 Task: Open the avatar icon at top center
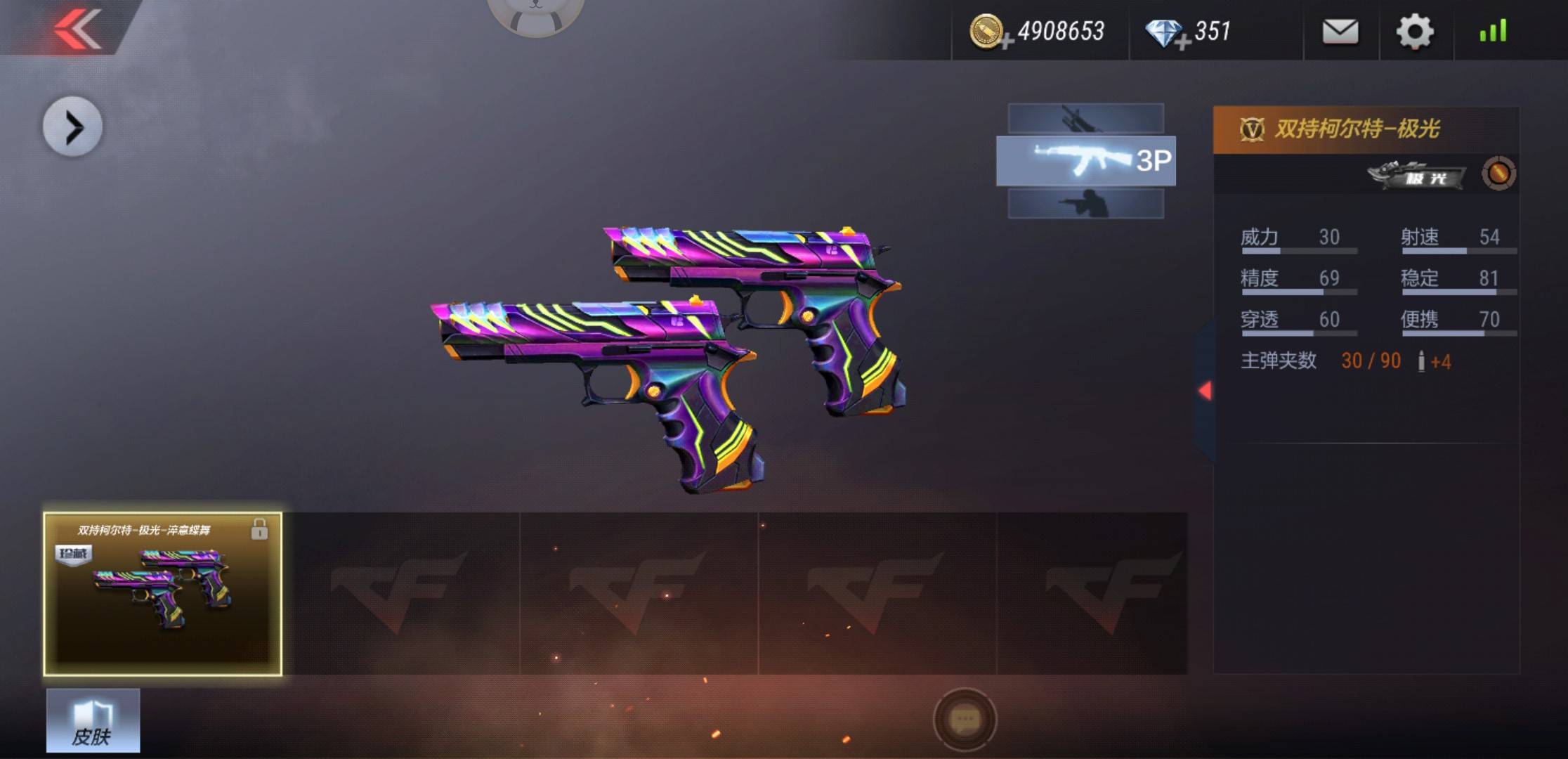tap(535, 14)
